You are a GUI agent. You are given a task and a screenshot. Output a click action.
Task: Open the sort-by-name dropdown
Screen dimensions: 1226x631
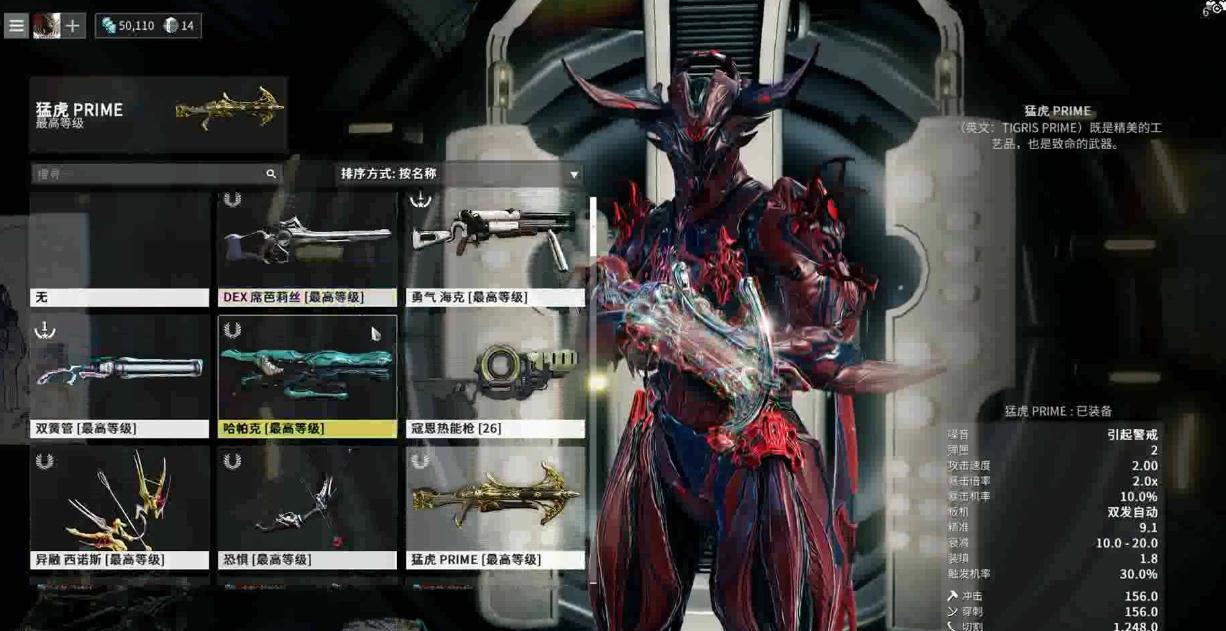[460, 174]
